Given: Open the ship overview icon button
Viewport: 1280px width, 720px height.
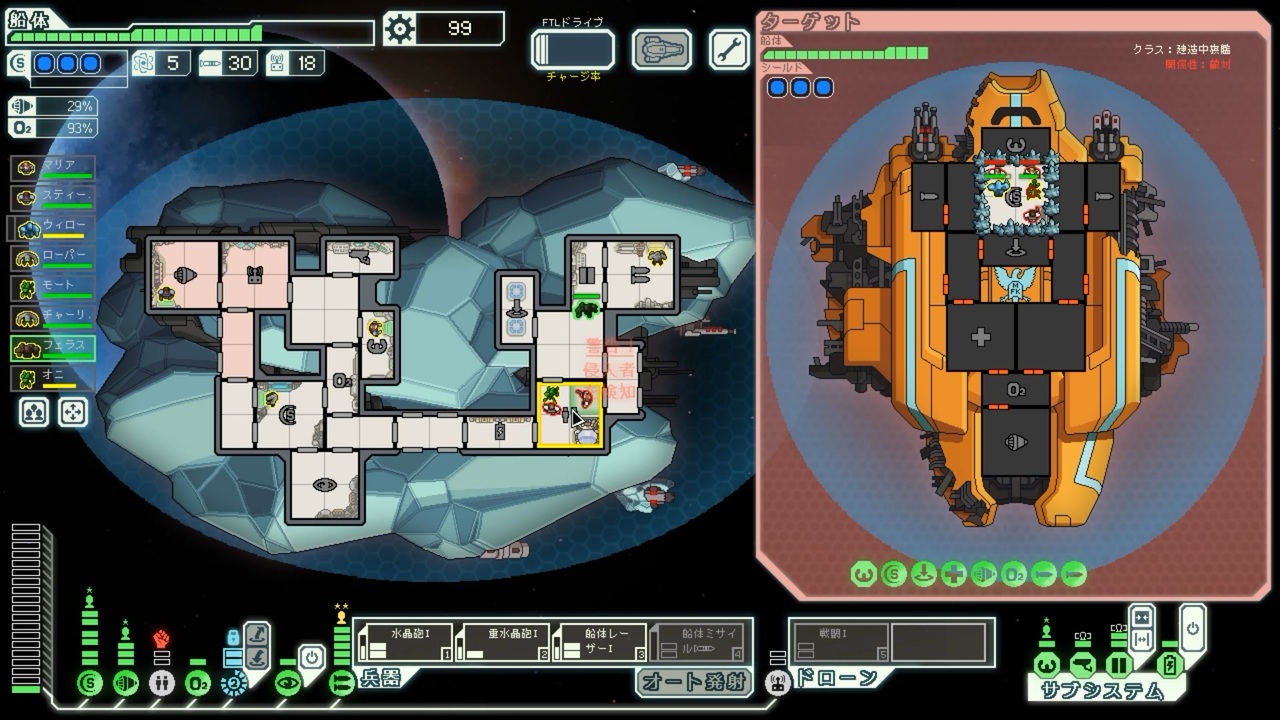Looking at the screenshot, I should [x=661, y=49].
